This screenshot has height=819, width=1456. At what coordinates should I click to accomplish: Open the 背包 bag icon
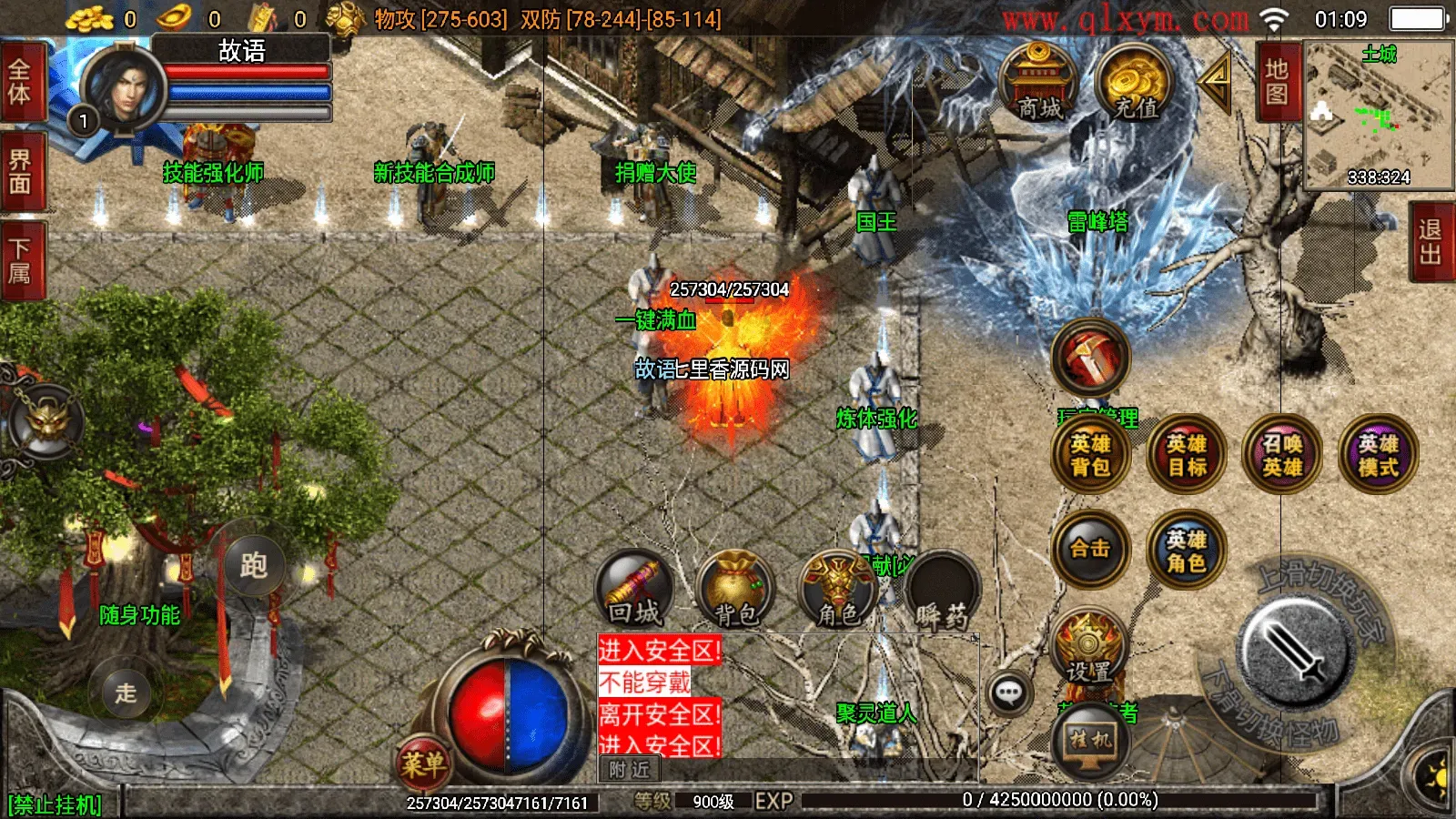tap(735, 590)
